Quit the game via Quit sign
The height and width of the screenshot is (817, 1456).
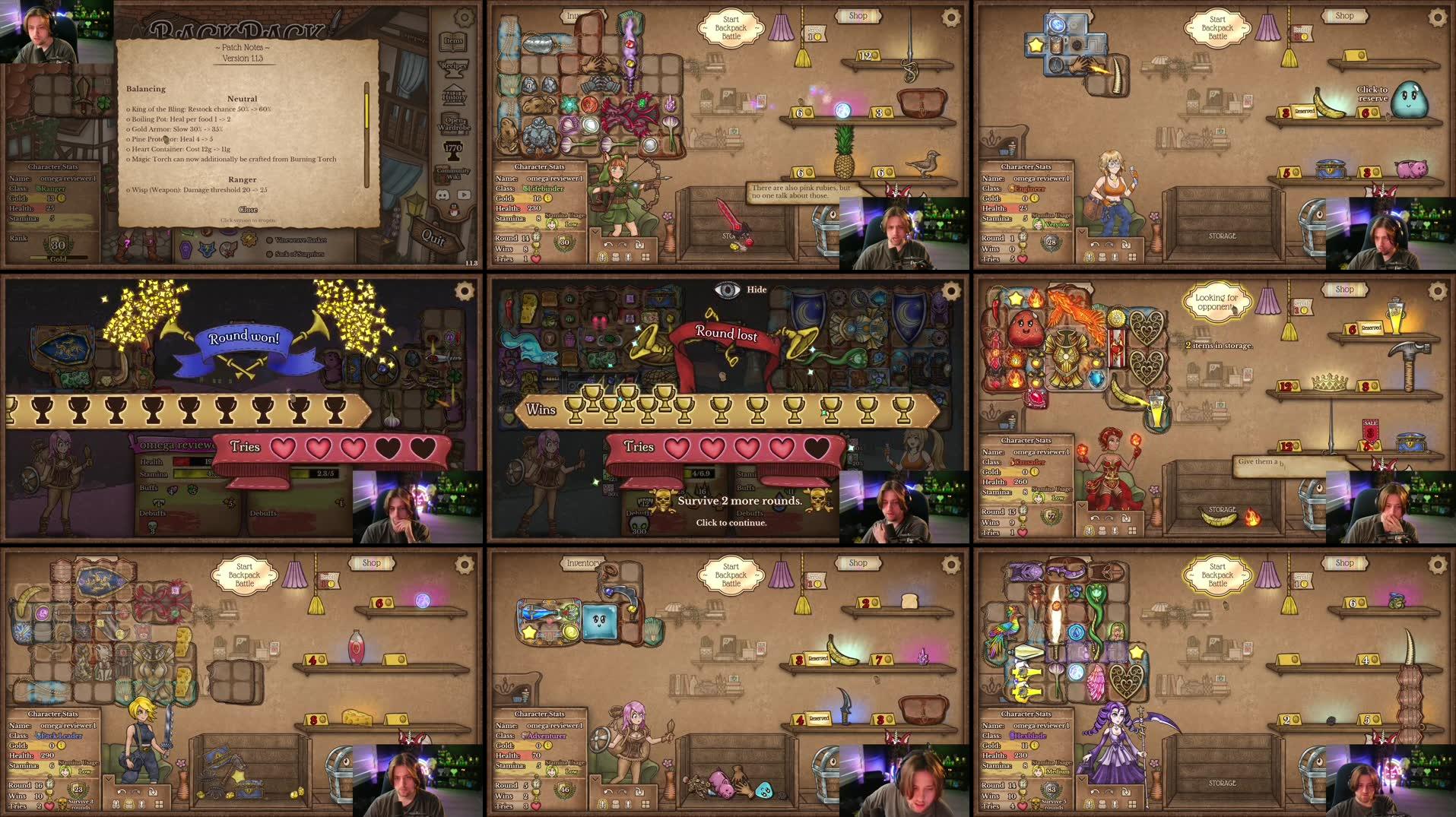pos(433,237)
